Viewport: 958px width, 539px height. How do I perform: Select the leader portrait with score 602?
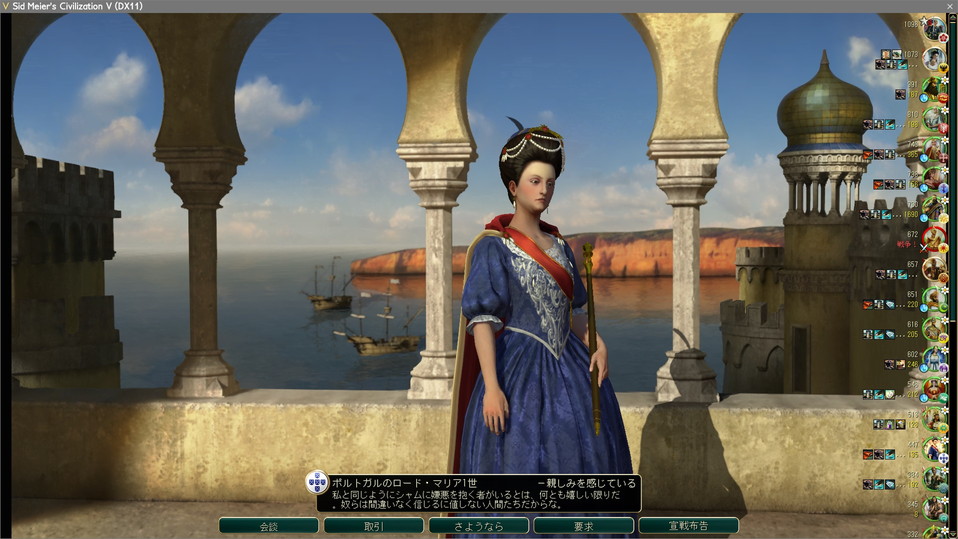934,359
